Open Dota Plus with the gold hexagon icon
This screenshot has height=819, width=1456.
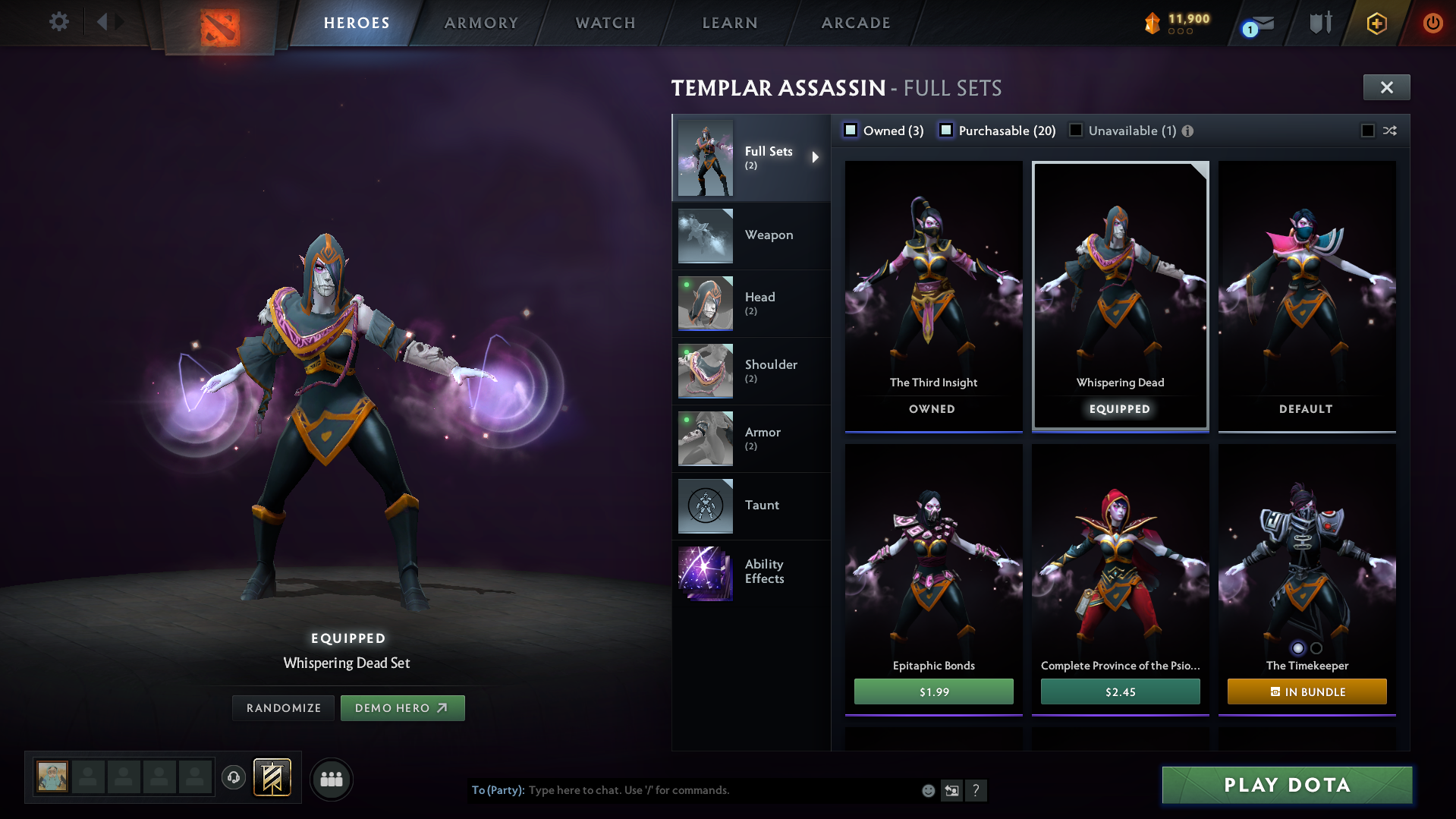click(1376, 23)
